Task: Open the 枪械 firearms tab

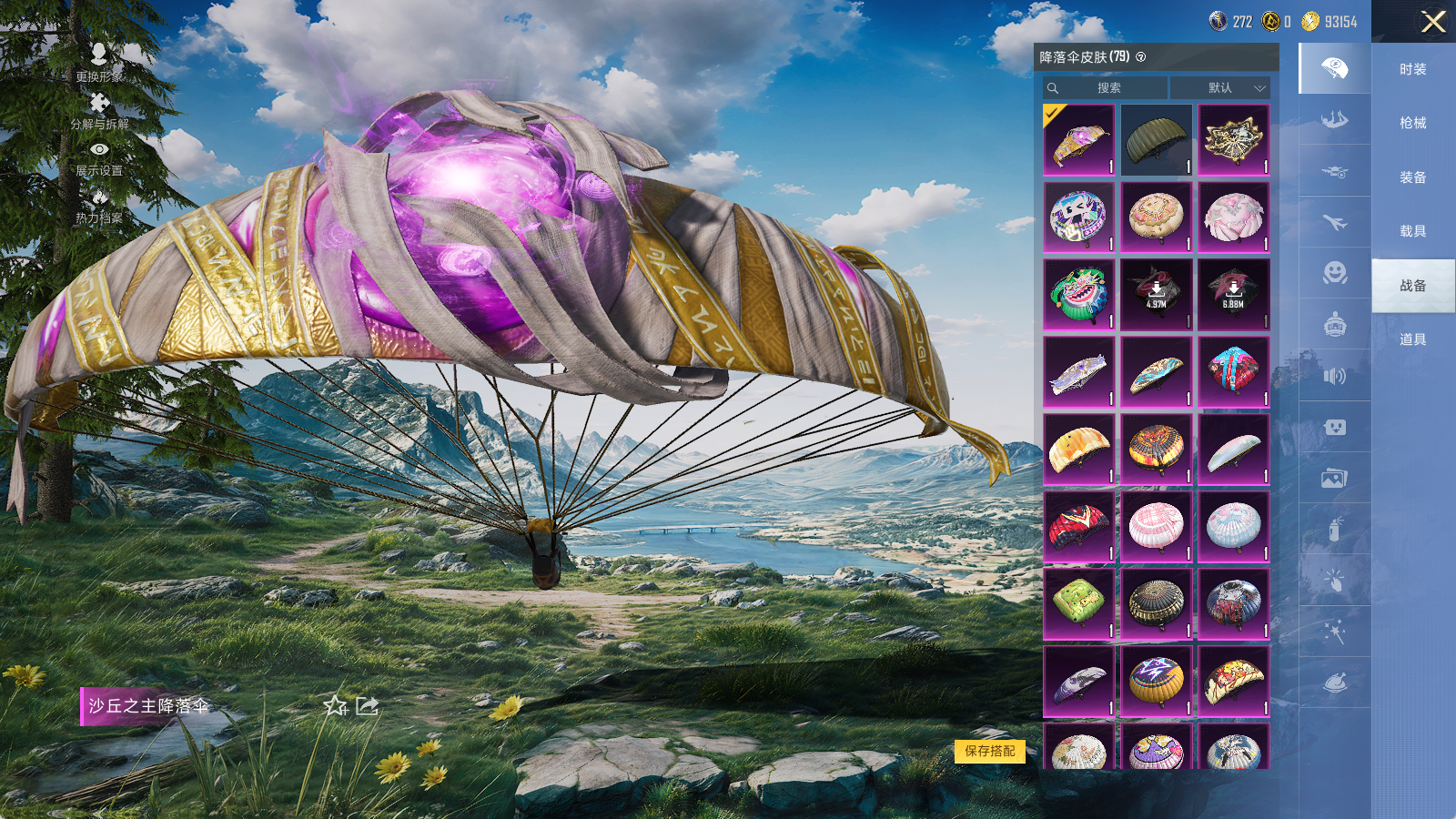Action: tap(1412, 123)
